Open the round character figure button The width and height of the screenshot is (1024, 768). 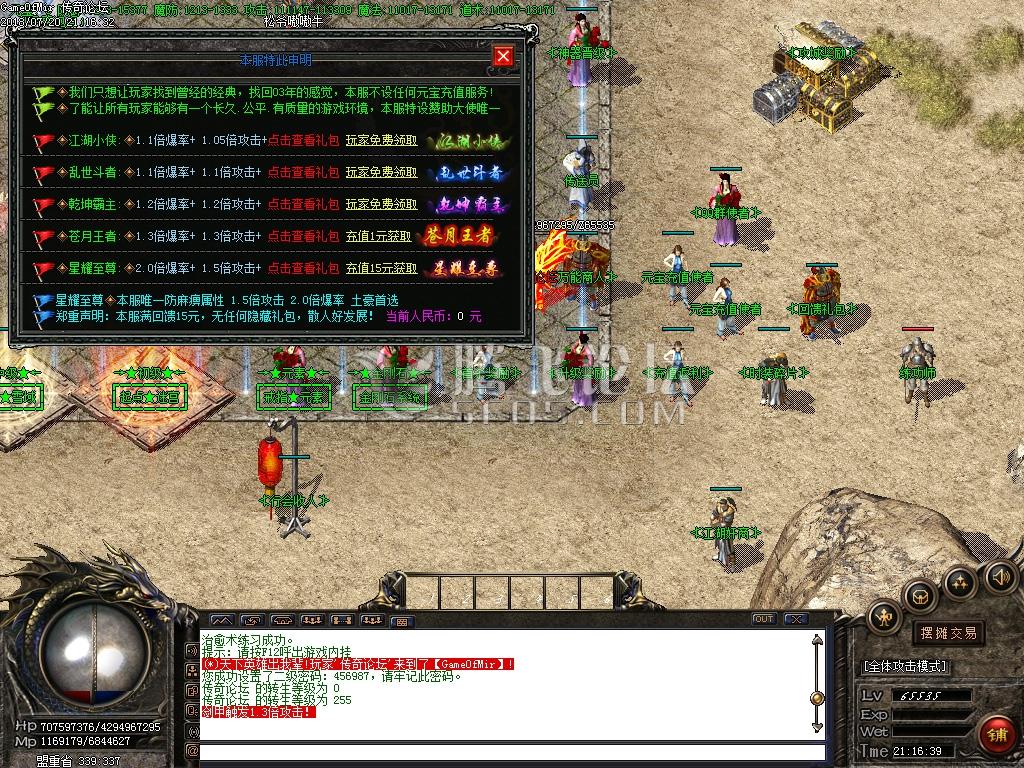(885, 615)
